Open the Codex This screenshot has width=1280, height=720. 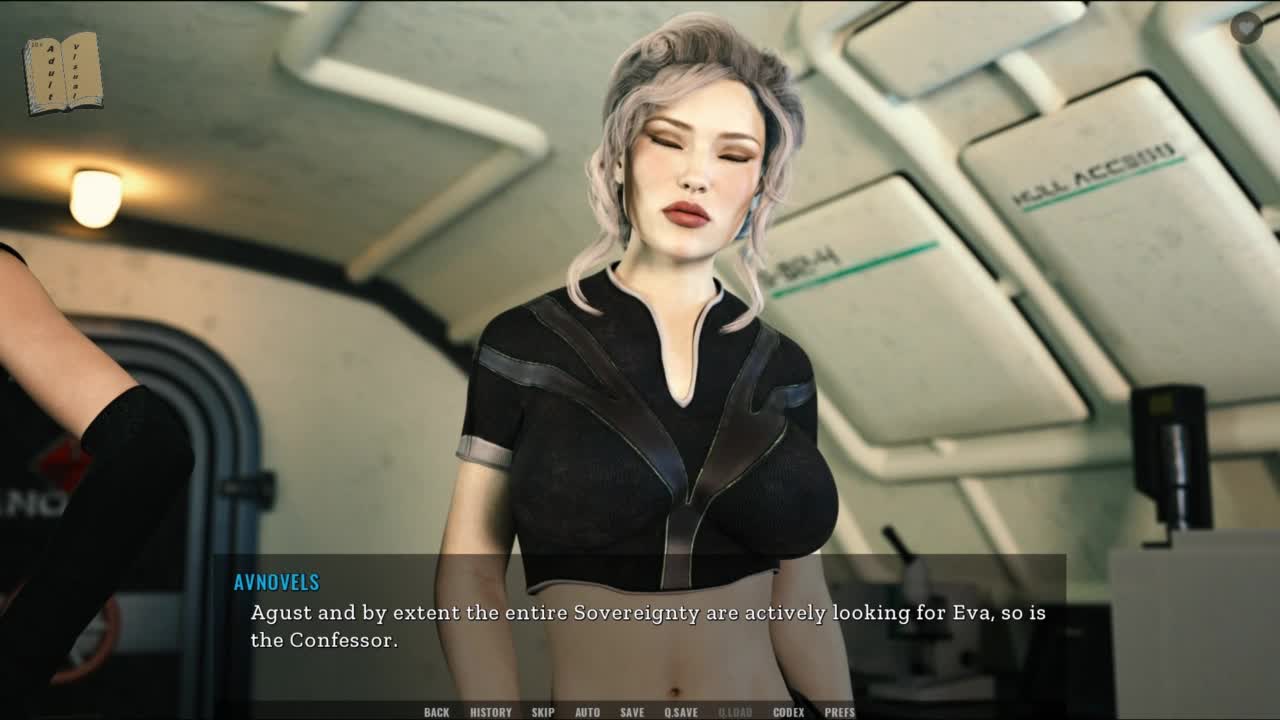[x=788, y=712]
